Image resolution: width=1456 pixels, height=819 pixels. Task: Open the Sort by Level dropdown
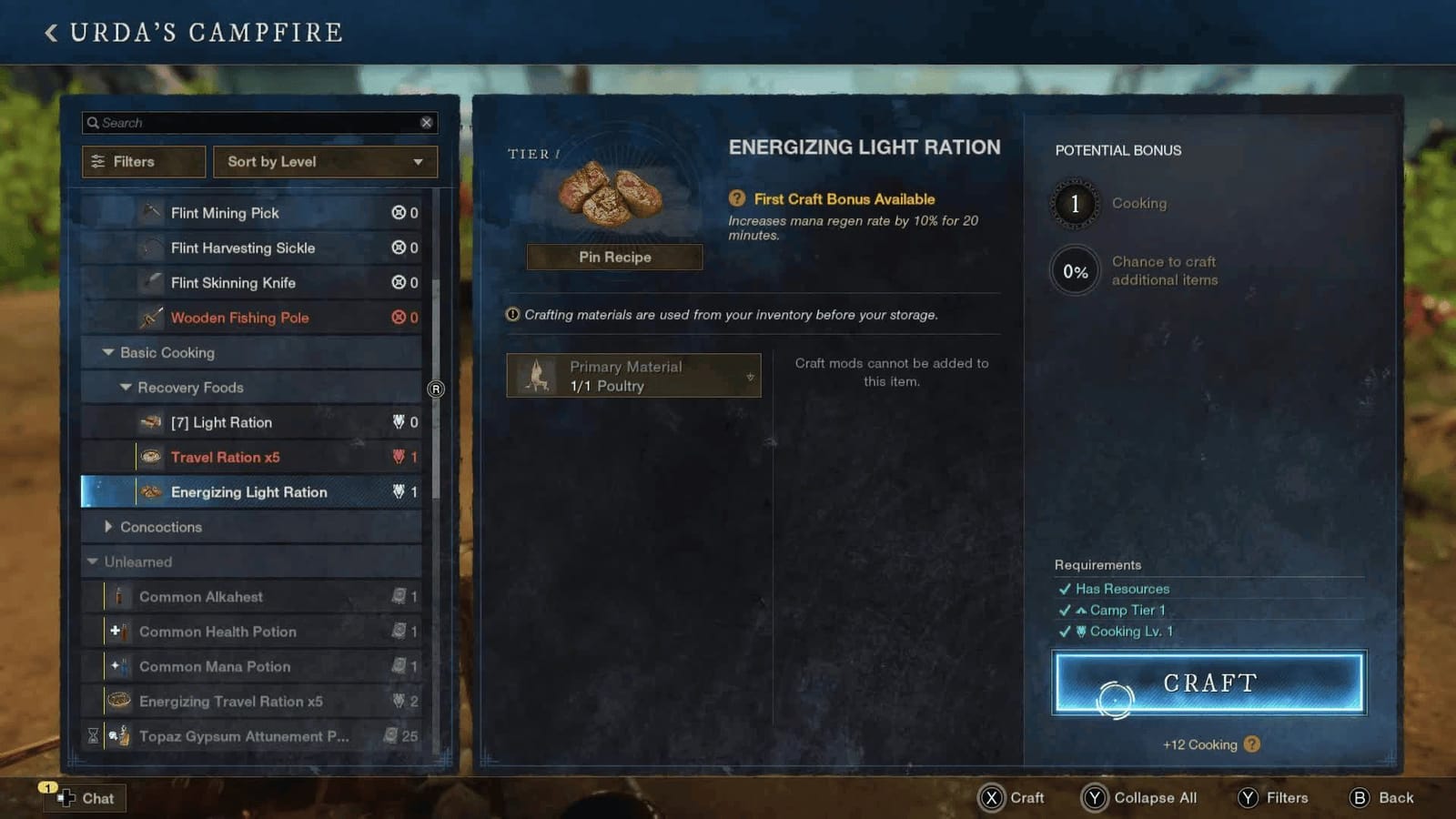(325, 161)
